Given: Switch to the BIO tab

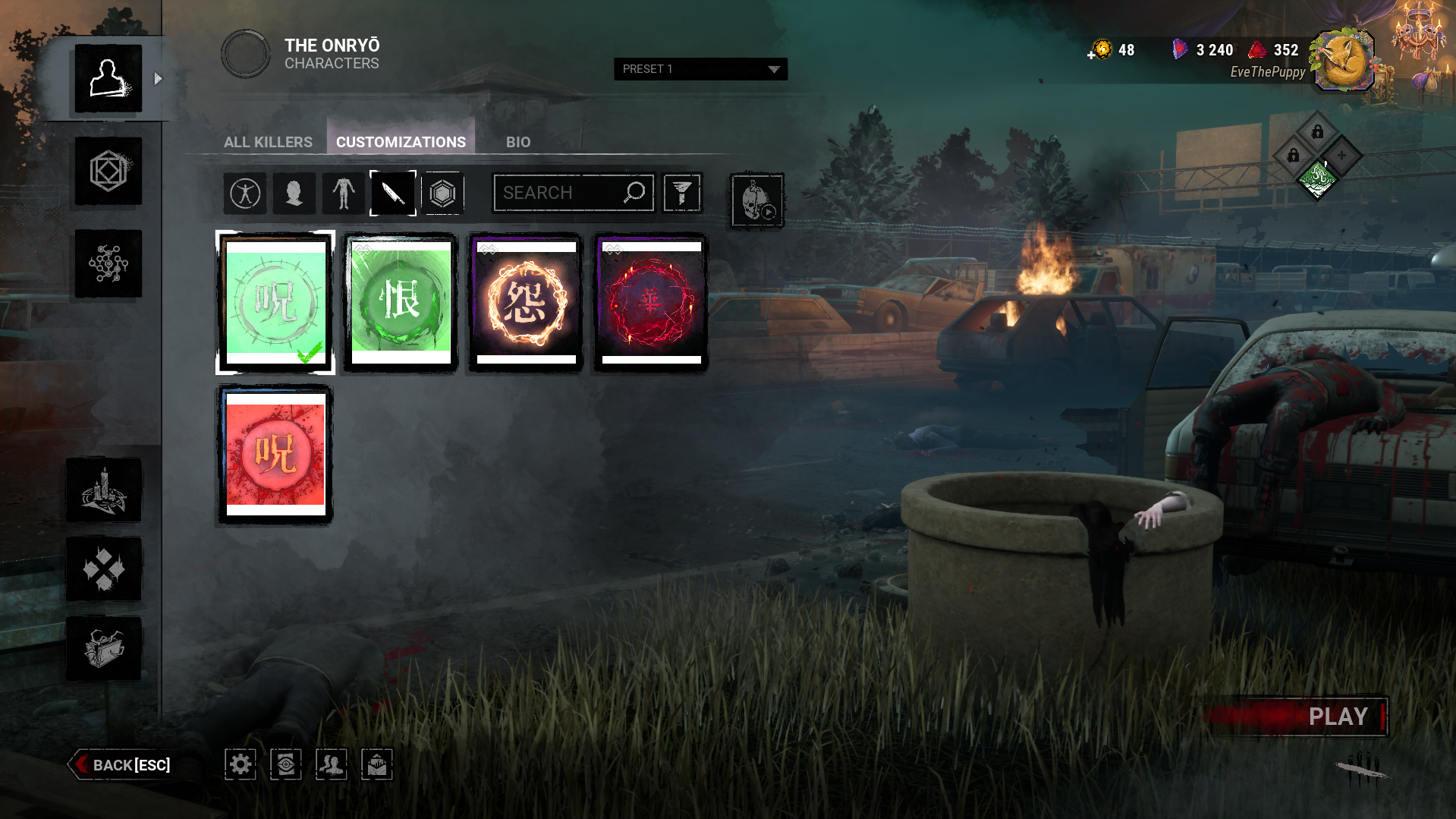Looking at the screenshot, I should pyautogui.click(x=517, y=142).
